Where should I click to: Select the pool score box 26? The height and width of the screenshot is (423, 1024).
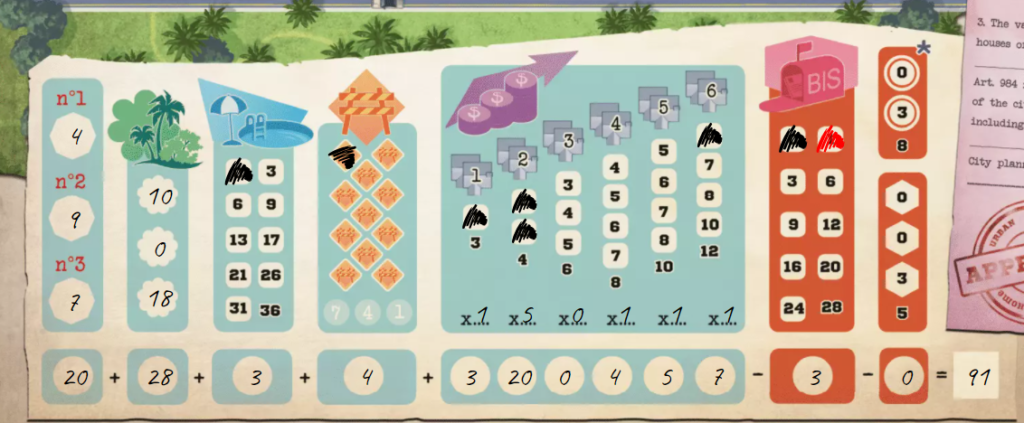pos(271,275)
